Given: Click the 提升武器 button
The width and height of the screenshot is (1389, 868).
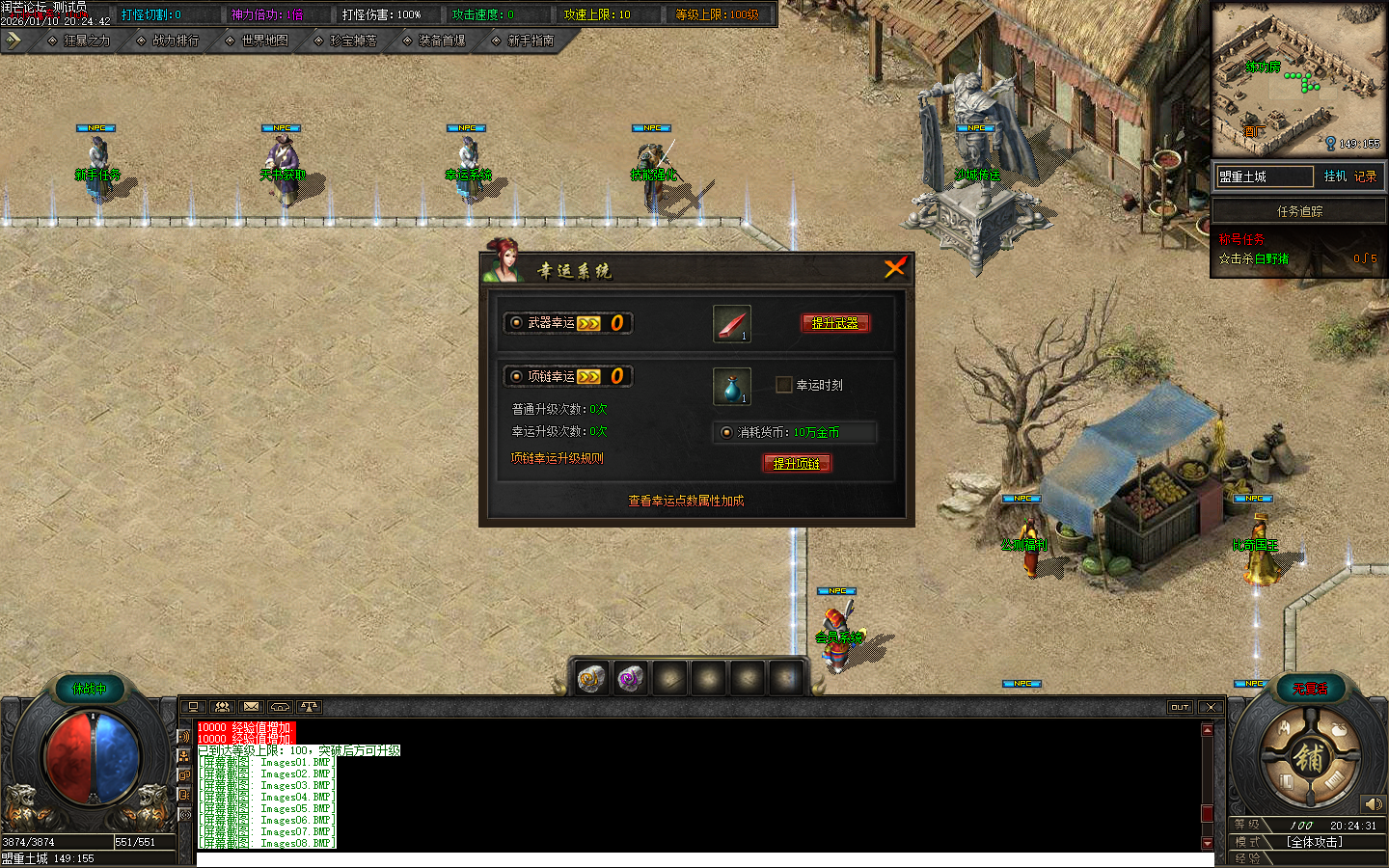Looking at the screenshot, I should coord(835,323).
